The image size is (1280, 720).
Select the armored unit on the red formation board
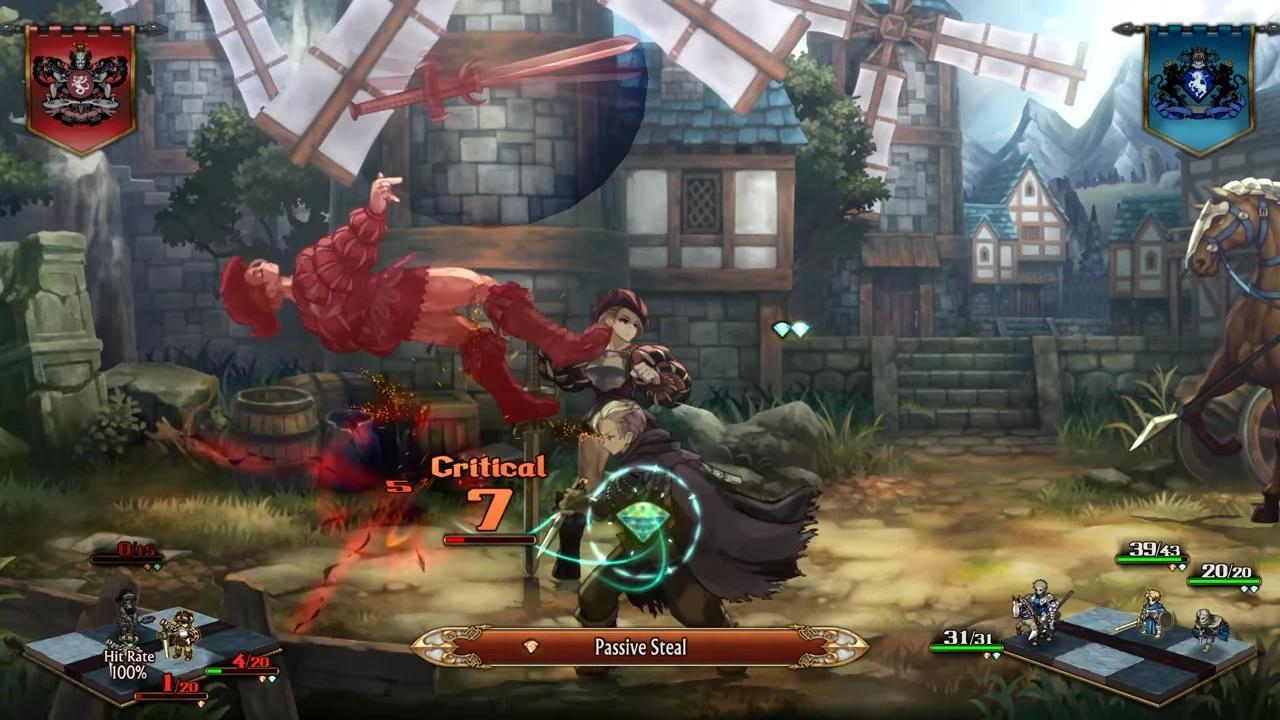click(x=181, y=635)
